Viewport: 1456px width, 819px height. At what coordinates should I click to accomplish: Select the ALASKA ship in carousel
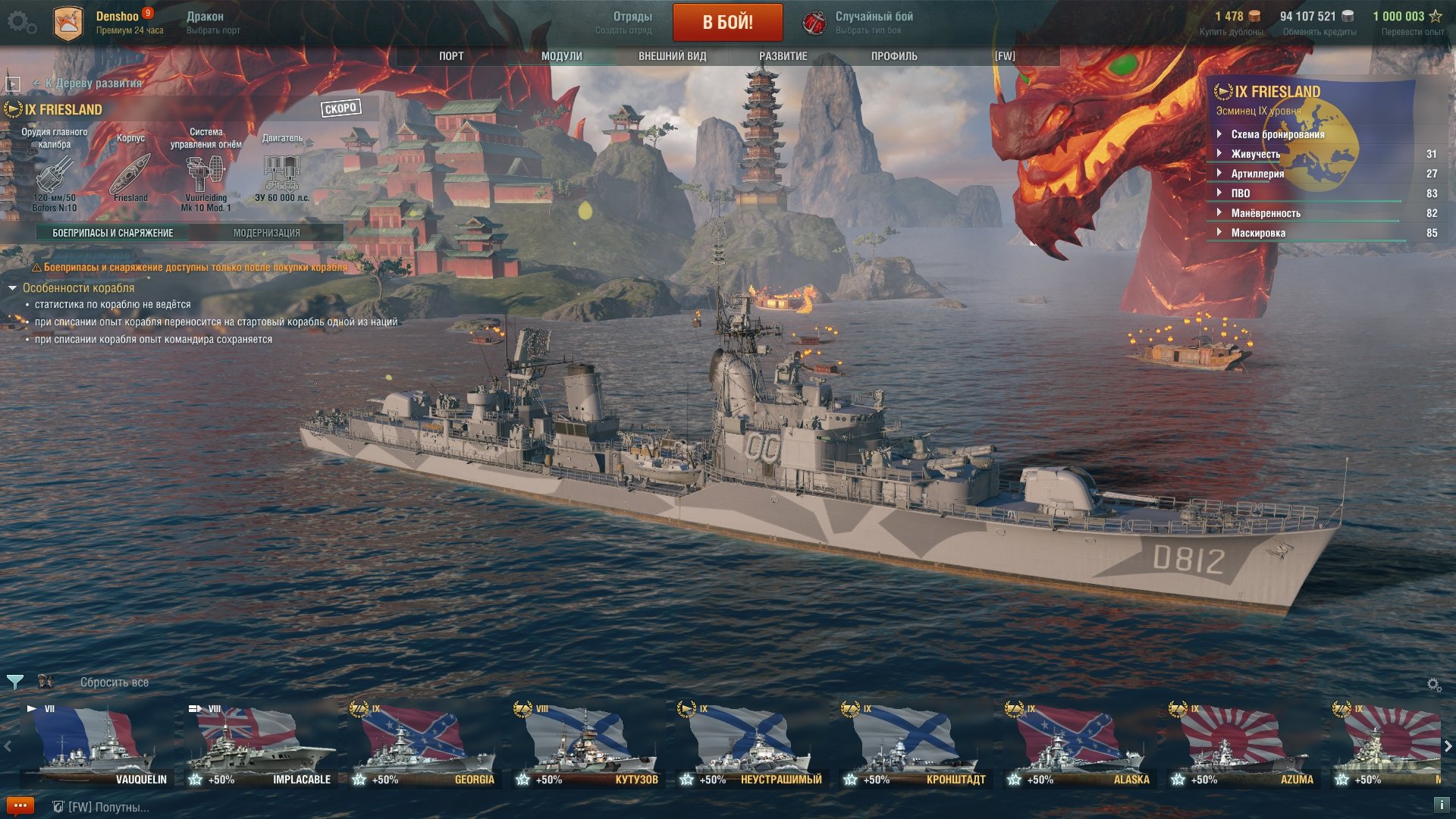(1078, 743)
